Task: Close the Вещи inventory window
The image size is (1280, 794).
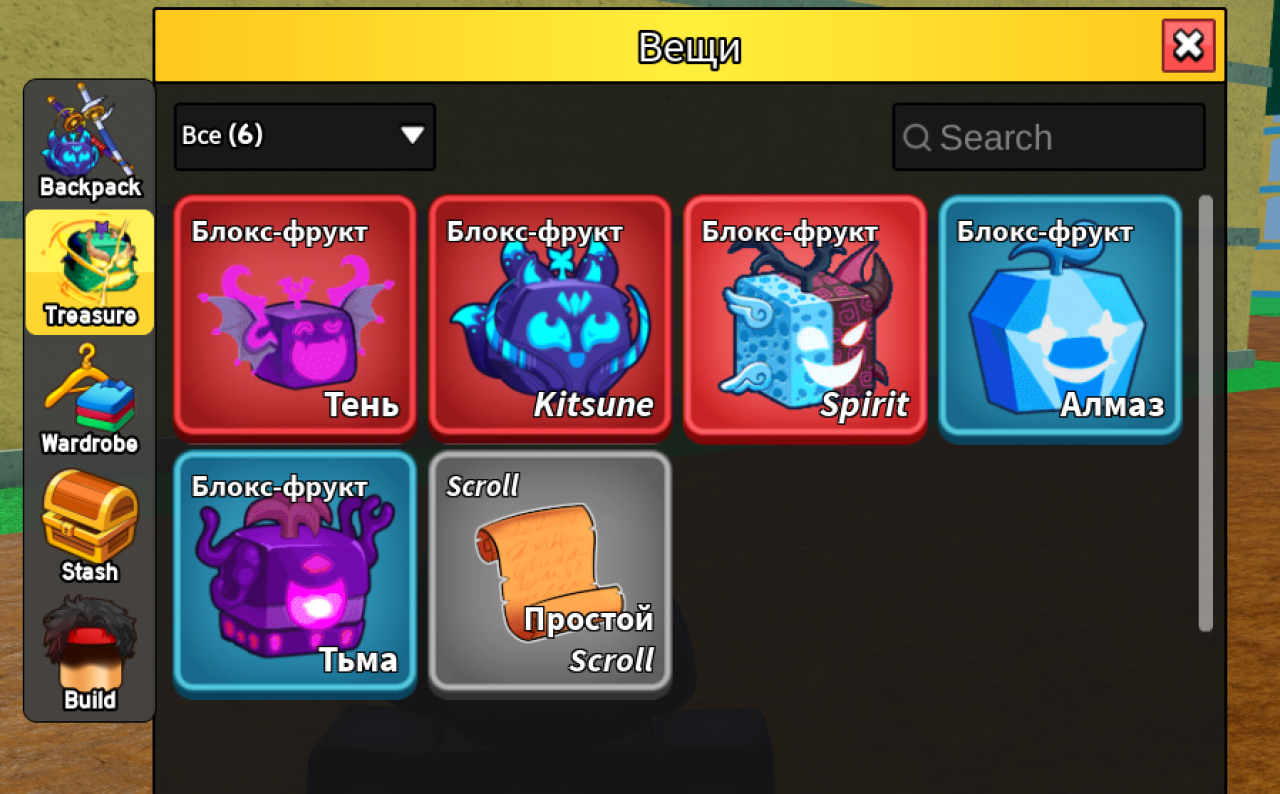Action: (1188, 46)
